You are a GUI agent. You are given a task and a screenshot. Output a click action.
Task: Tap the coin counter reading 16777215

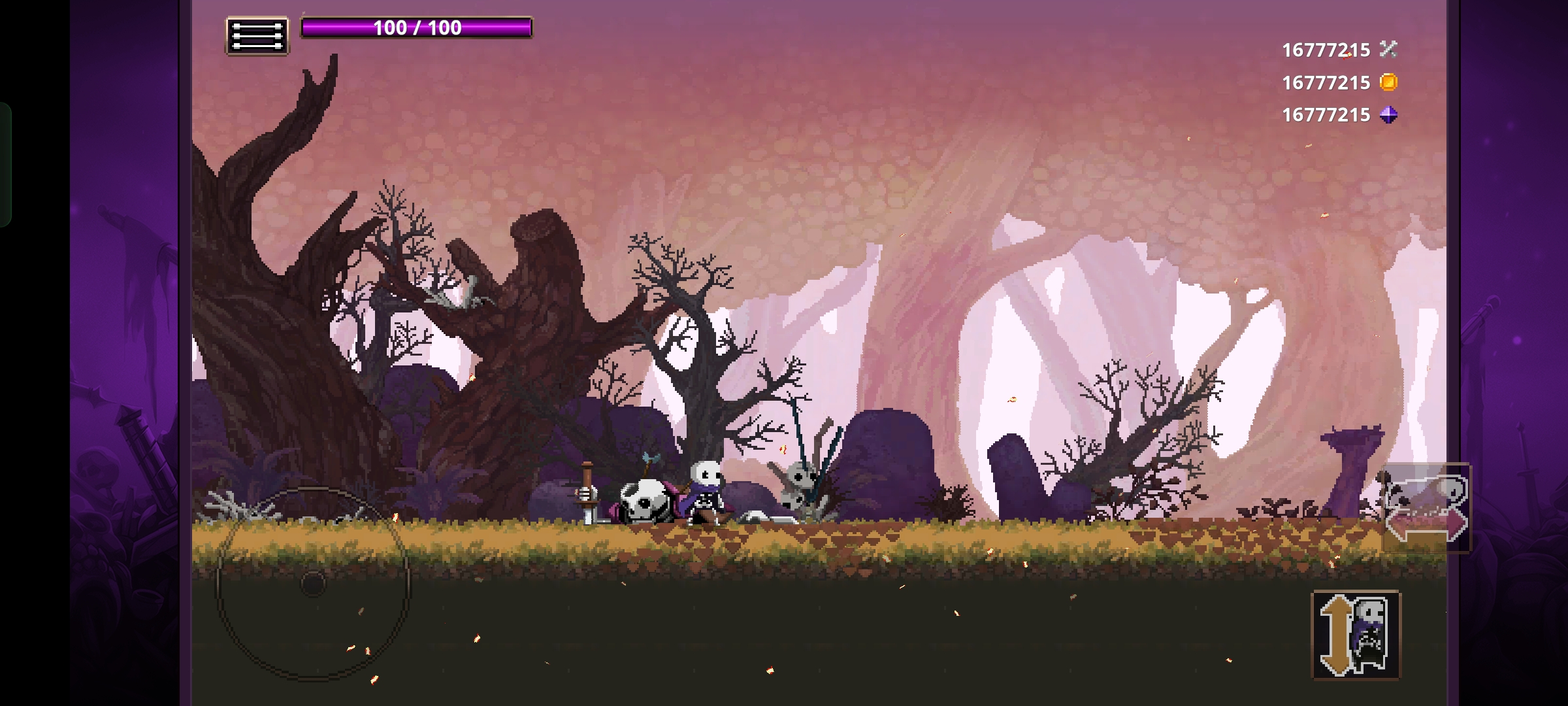(x=1325, y=82)
